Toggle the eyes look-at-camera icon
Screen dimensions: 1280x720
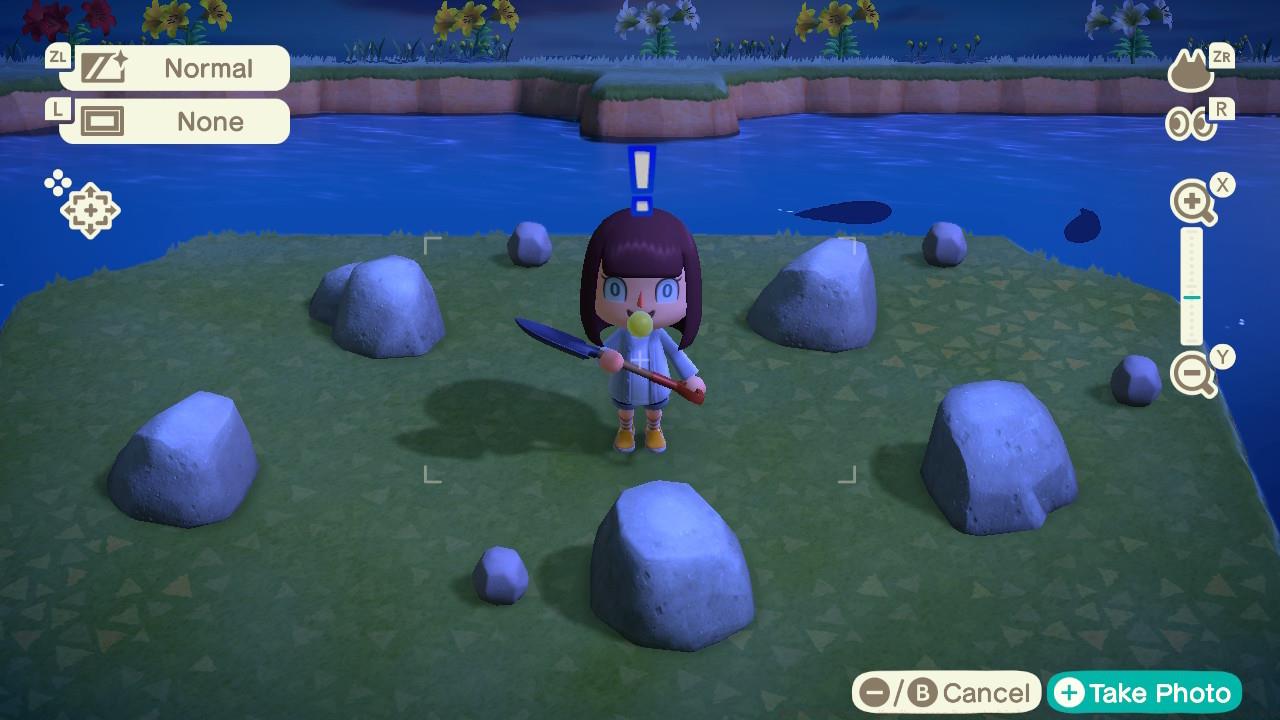pyautogui.click(x=1189, y=124)
